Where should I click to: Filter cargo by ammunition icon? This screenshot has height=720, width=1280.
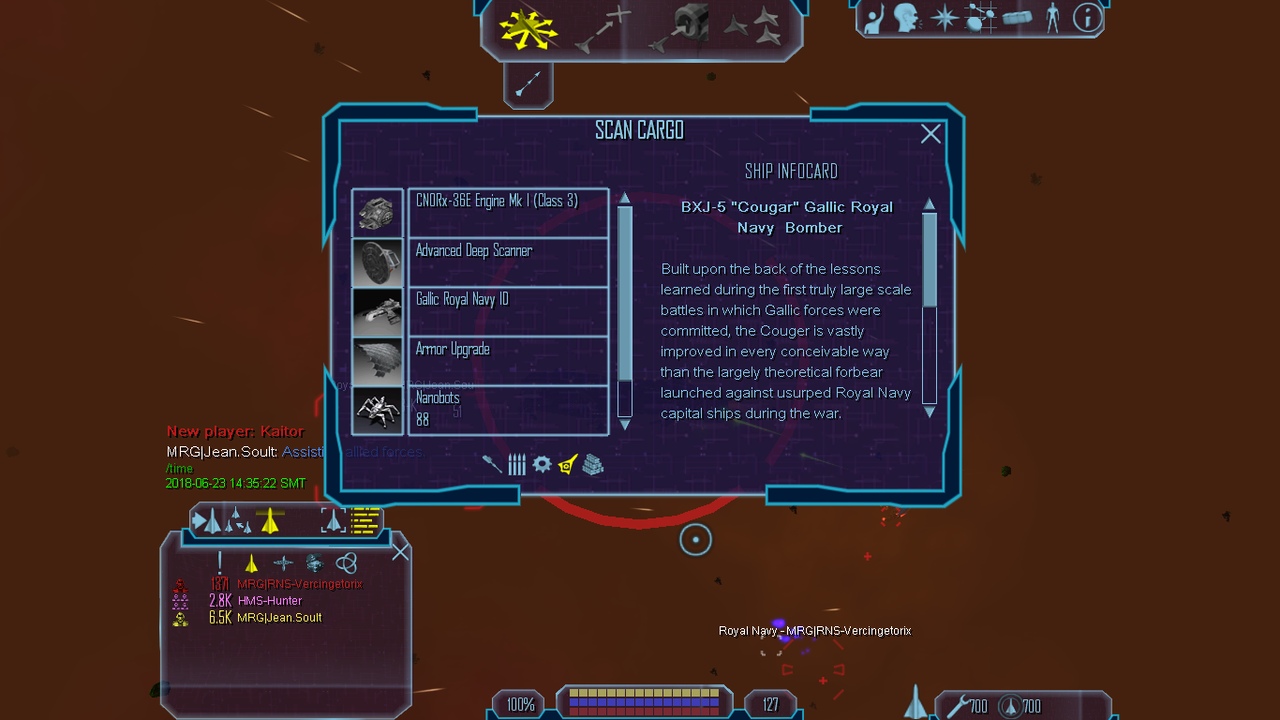(x=516, y=464)
